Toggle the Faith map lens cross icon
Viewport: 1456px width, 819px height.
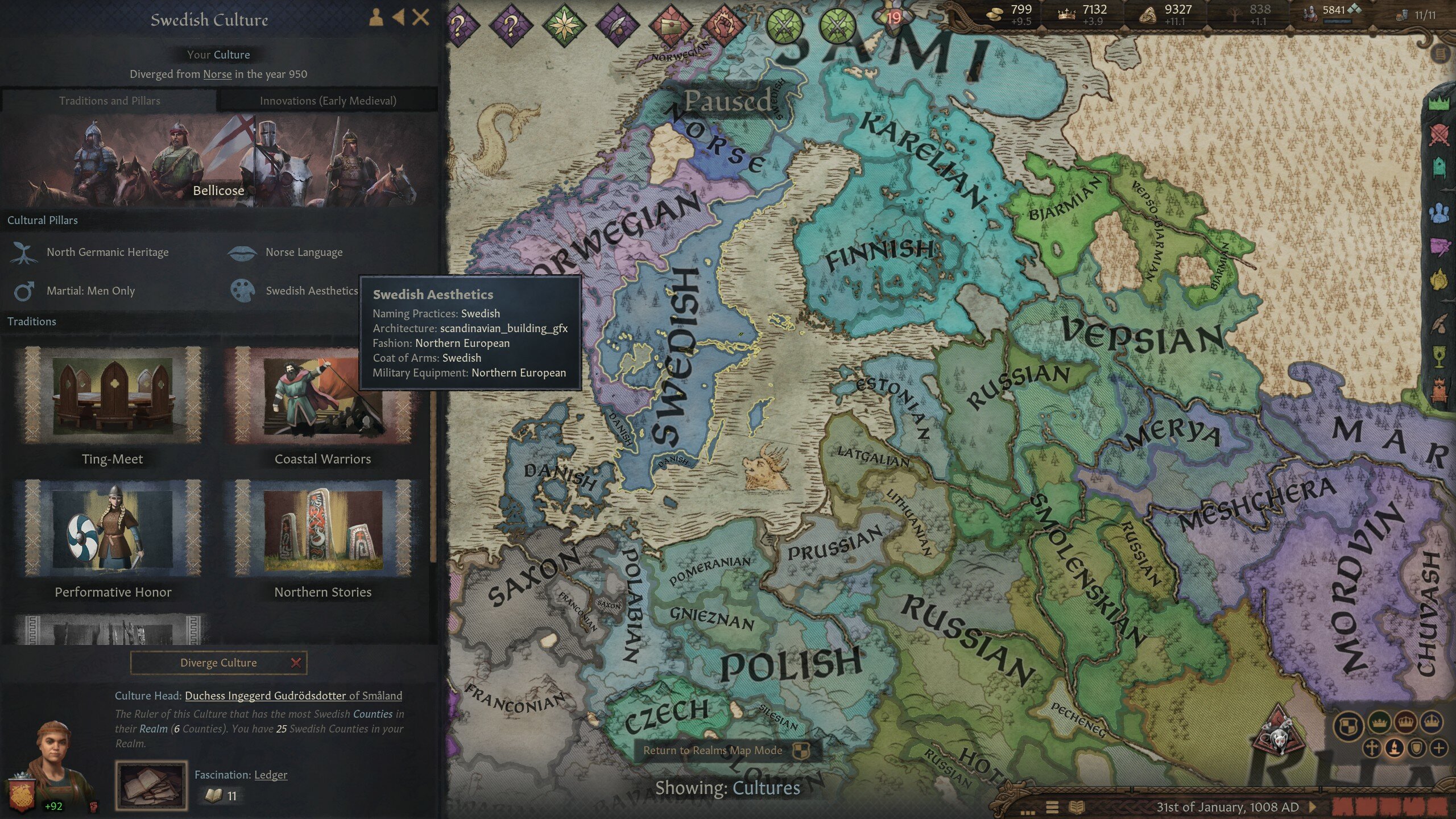1372,750
